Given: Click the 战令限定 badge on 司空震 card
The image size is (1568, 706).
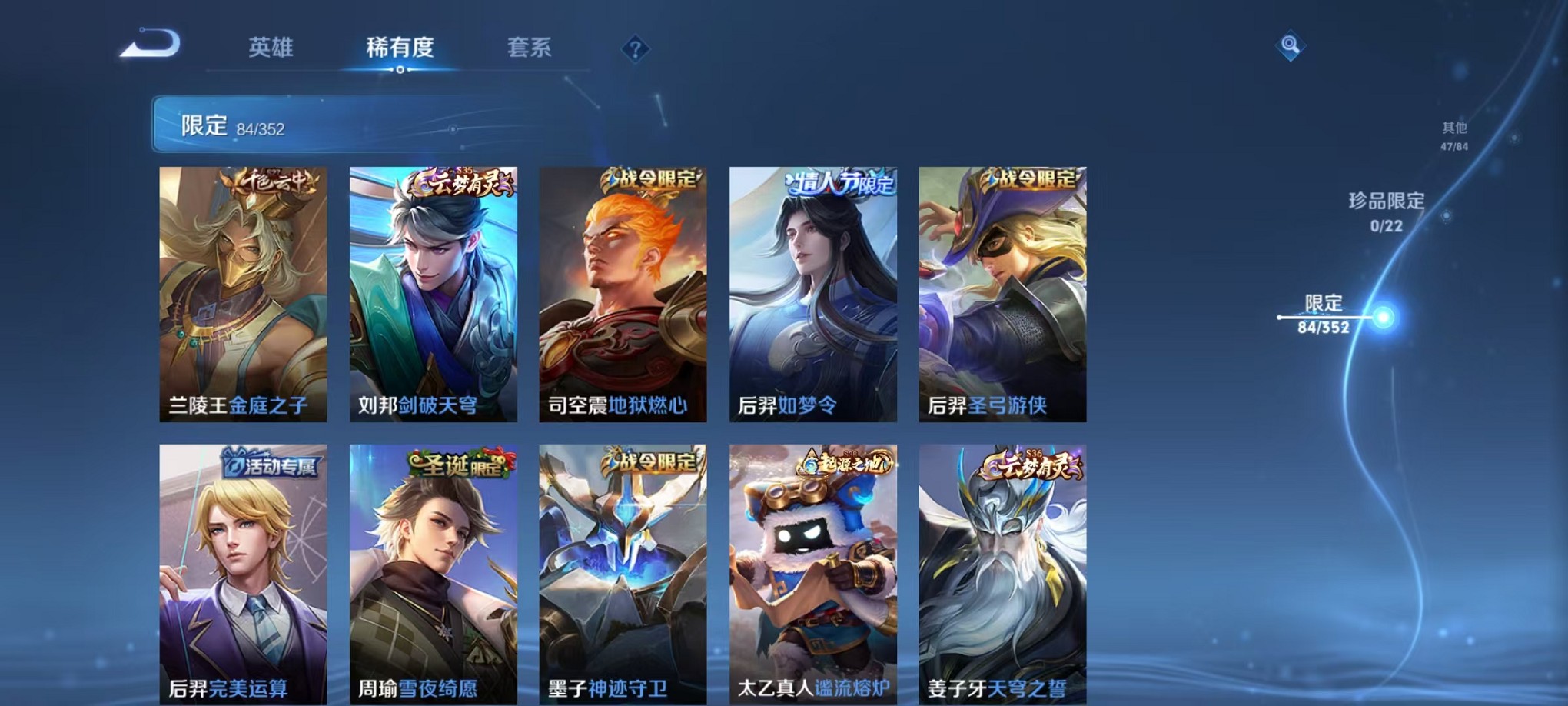Looking at the screenshot, I should click(654, 180).
